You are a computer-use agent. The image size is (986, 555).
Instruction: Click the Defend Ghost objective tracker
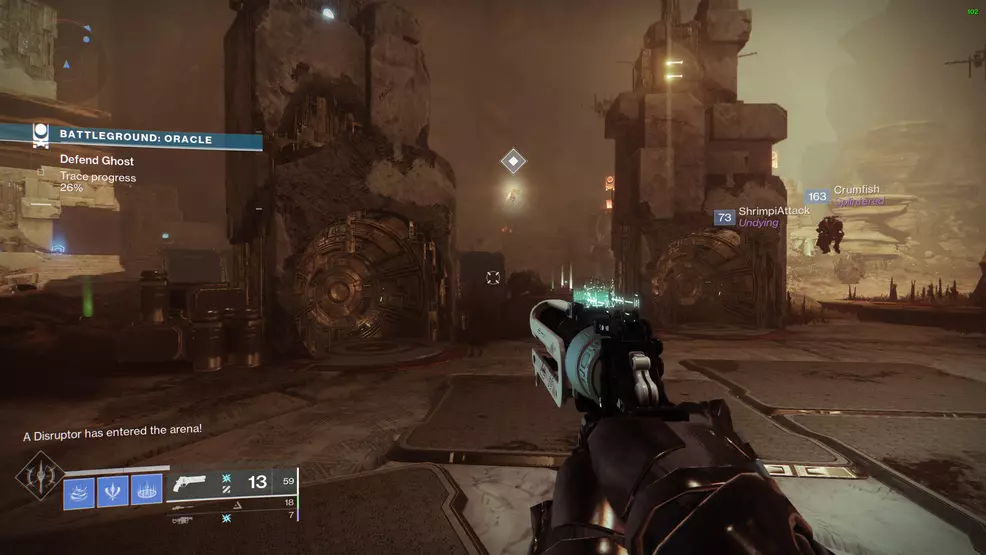(97, 161)
